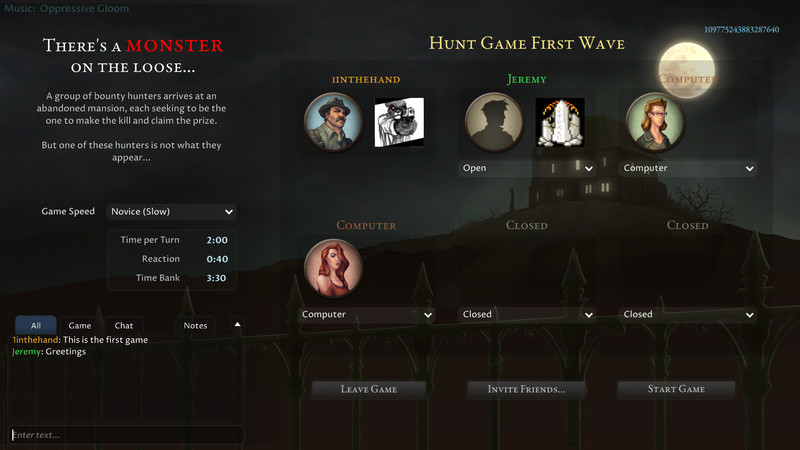Click Jeremy's white tower avatar image

point(560,122)
